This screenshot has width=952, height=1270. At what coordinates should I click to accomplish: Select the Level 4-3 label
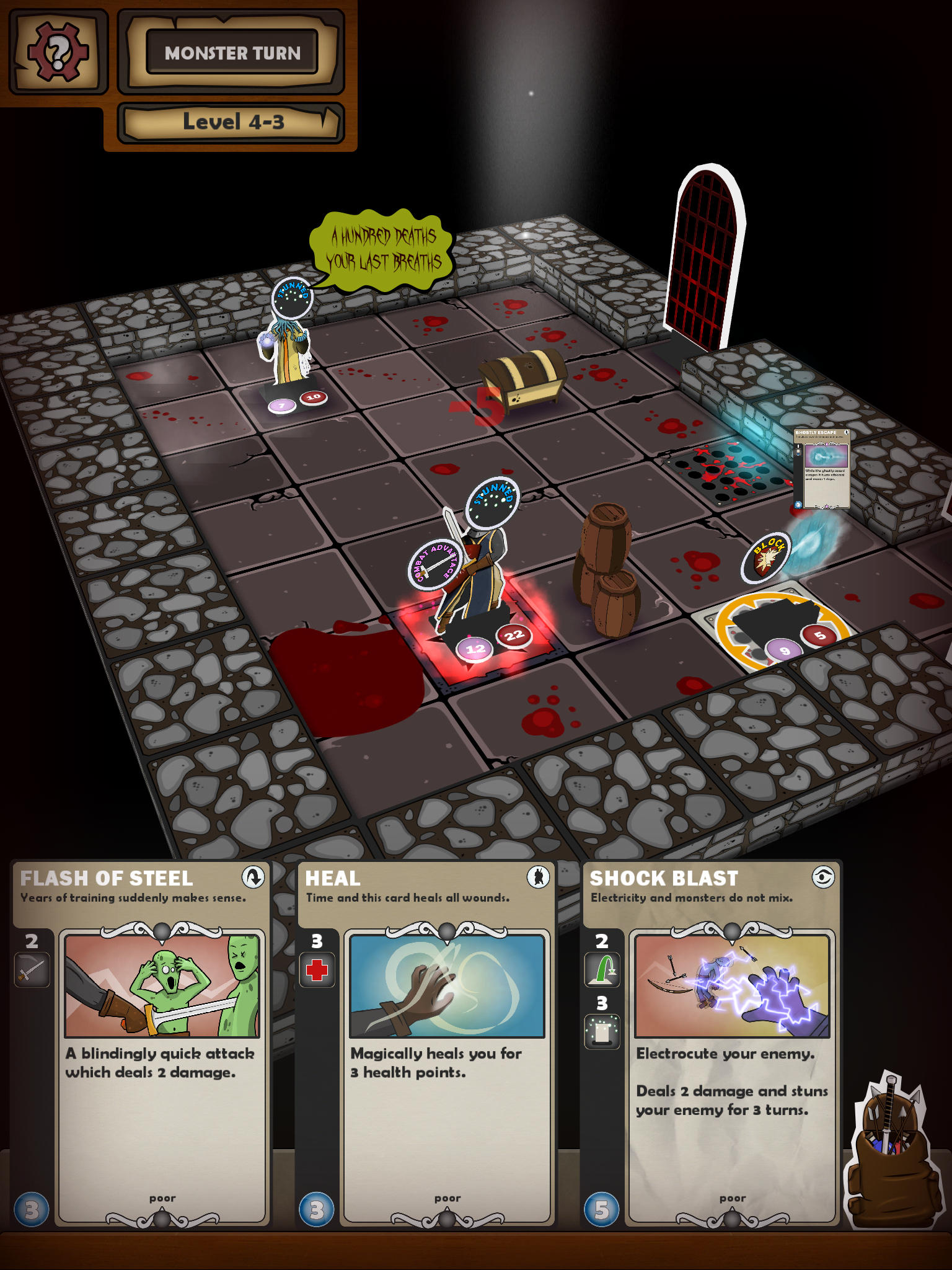(x=232, y=122)
